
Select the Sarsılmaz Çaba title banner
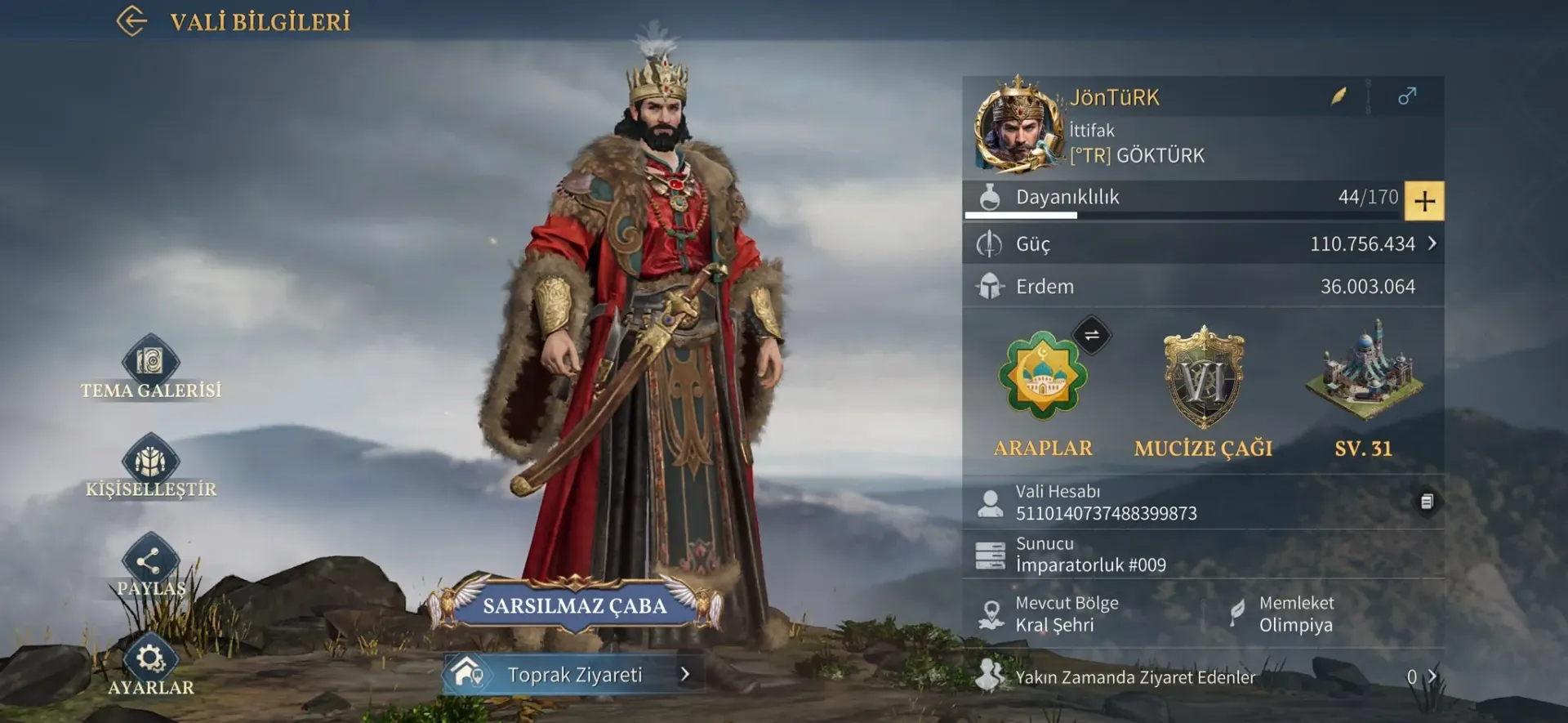[575, 605]
